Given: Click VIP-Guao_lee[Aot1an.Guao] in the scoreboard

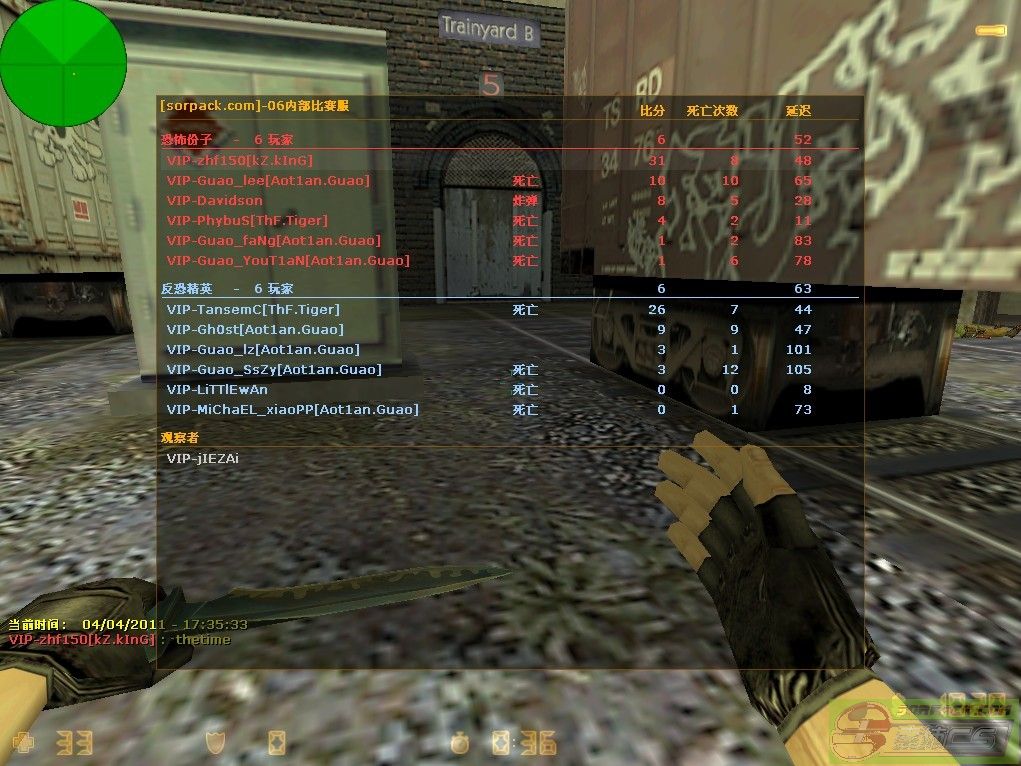Looking at the screenshot, I should (x=268, y=180).
